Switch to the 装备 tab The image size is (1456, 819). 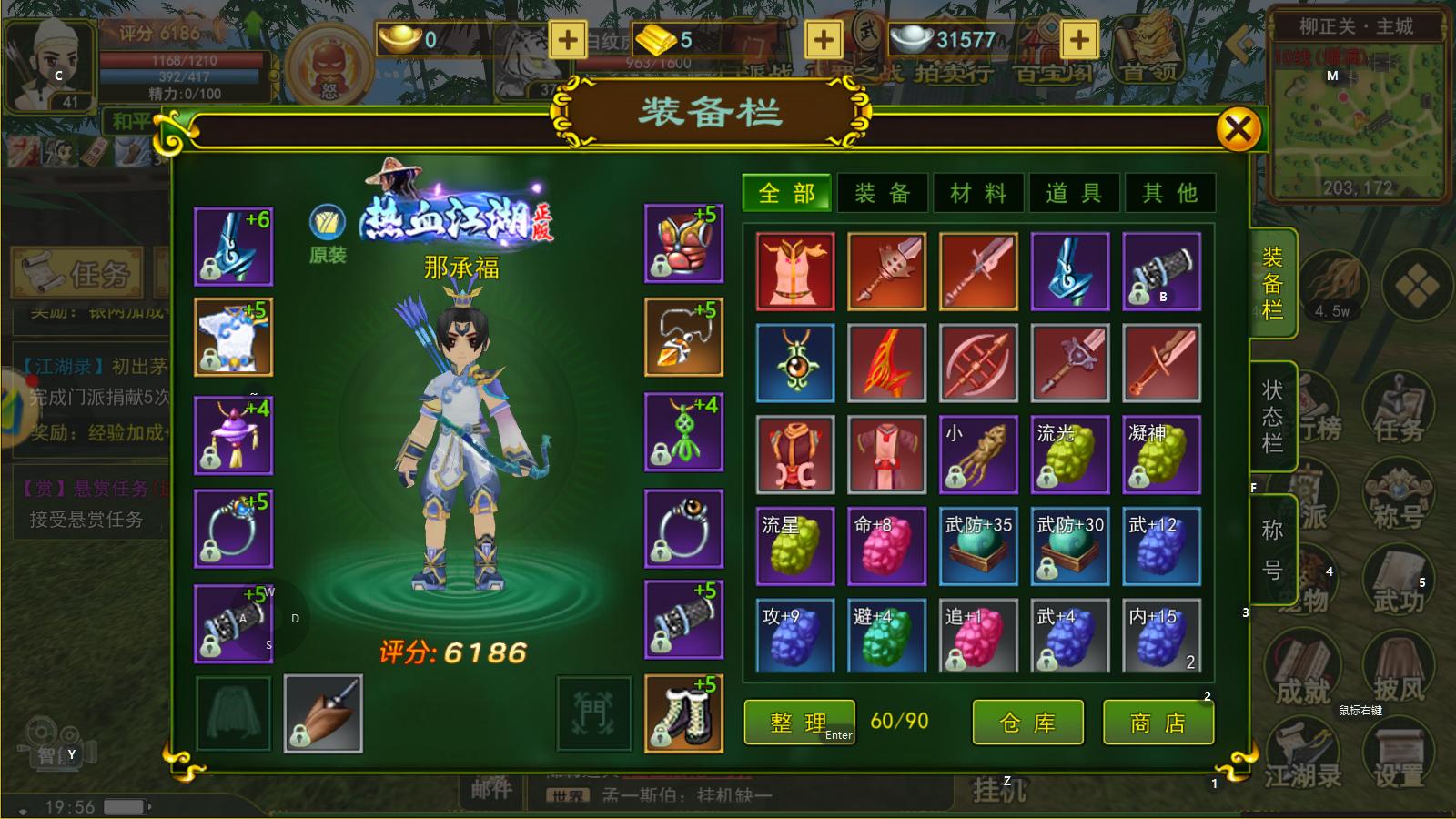pos(882,193)
